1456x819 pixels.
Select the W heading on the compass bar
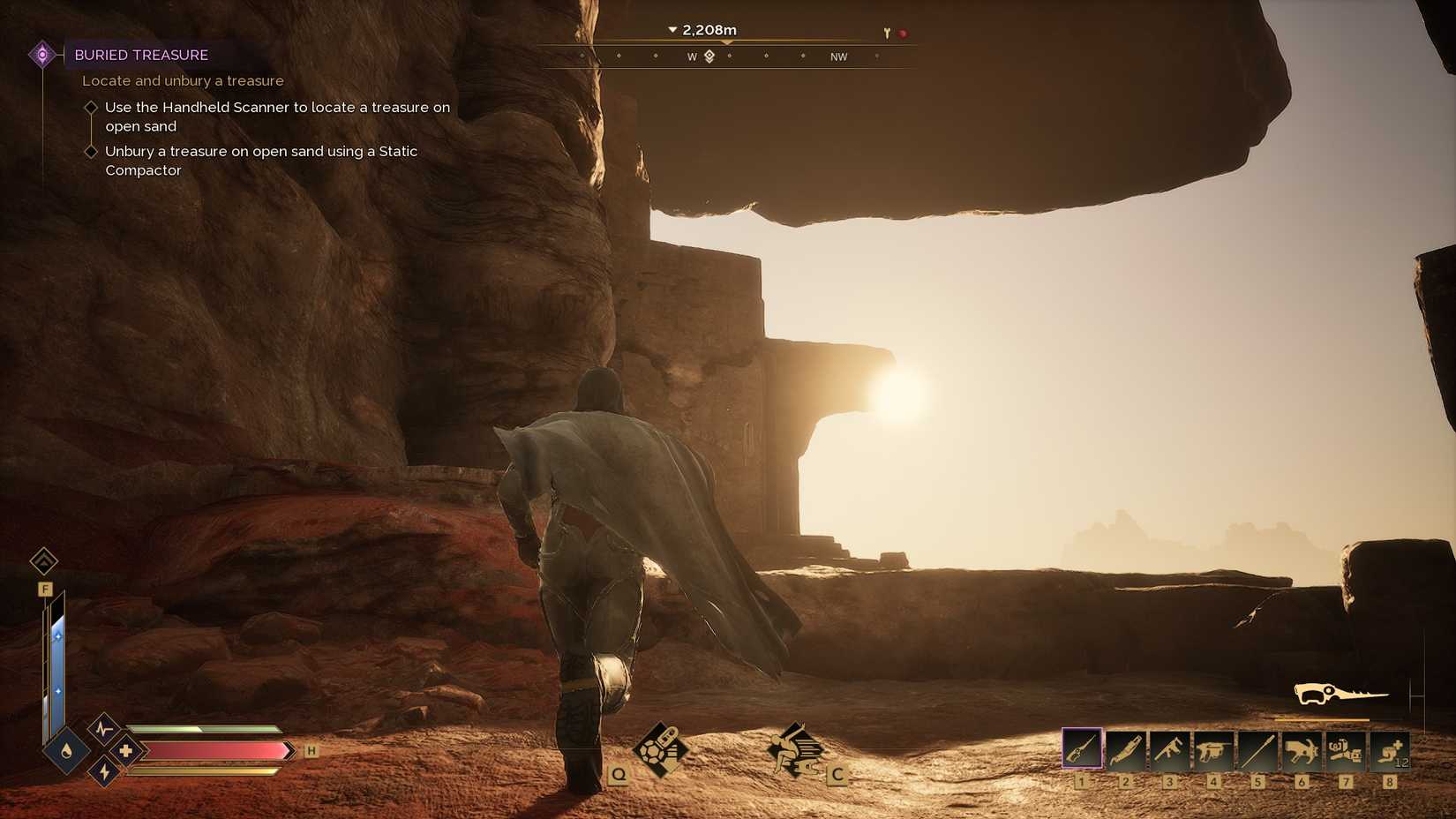click(x=692, y=56)
